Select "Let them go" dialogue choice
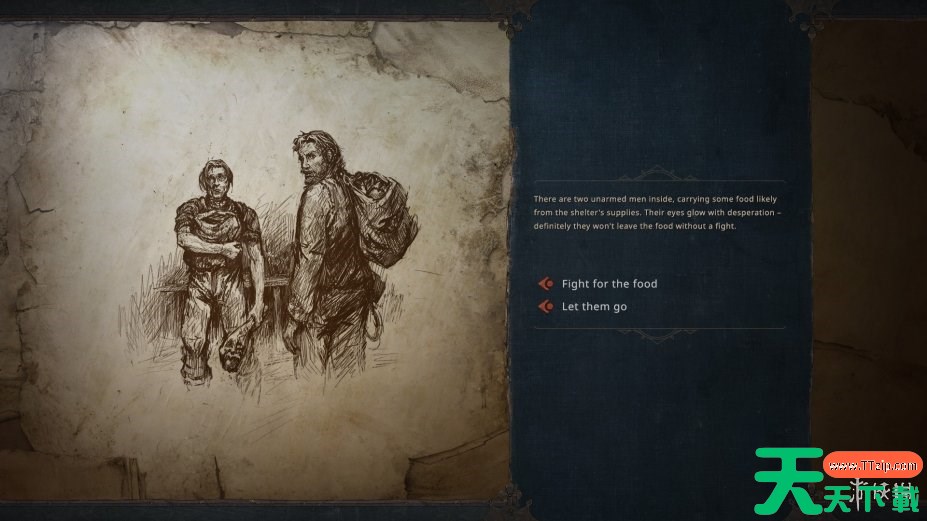927x521 pixels. (x=593, y=307)
